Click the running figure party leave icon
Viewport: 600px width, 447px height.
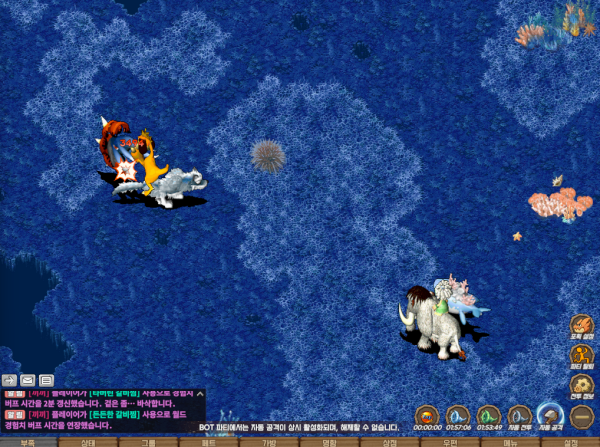tap(582, 356)
